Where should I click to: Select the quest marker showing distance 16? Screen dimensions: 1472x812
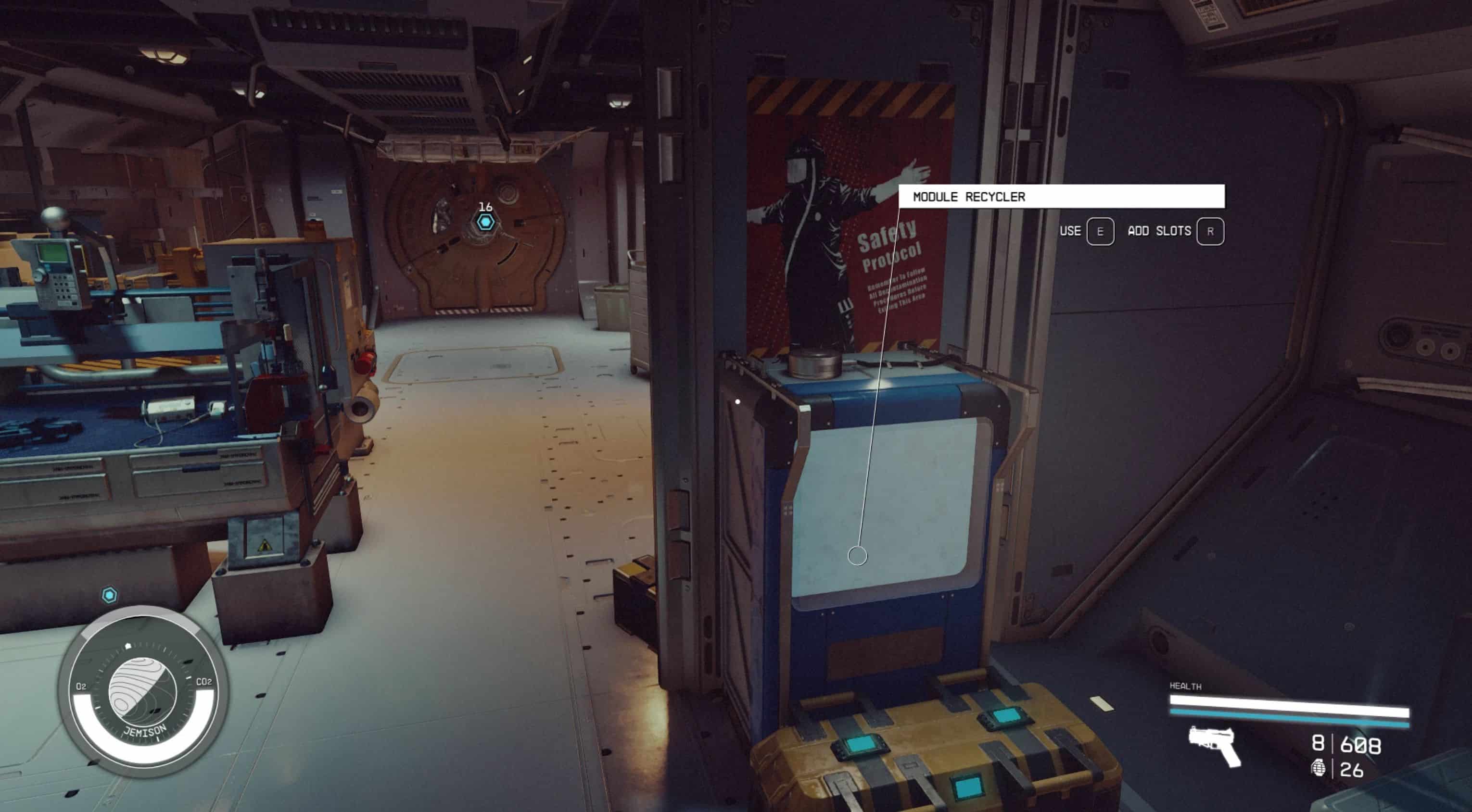coord(486,222)
